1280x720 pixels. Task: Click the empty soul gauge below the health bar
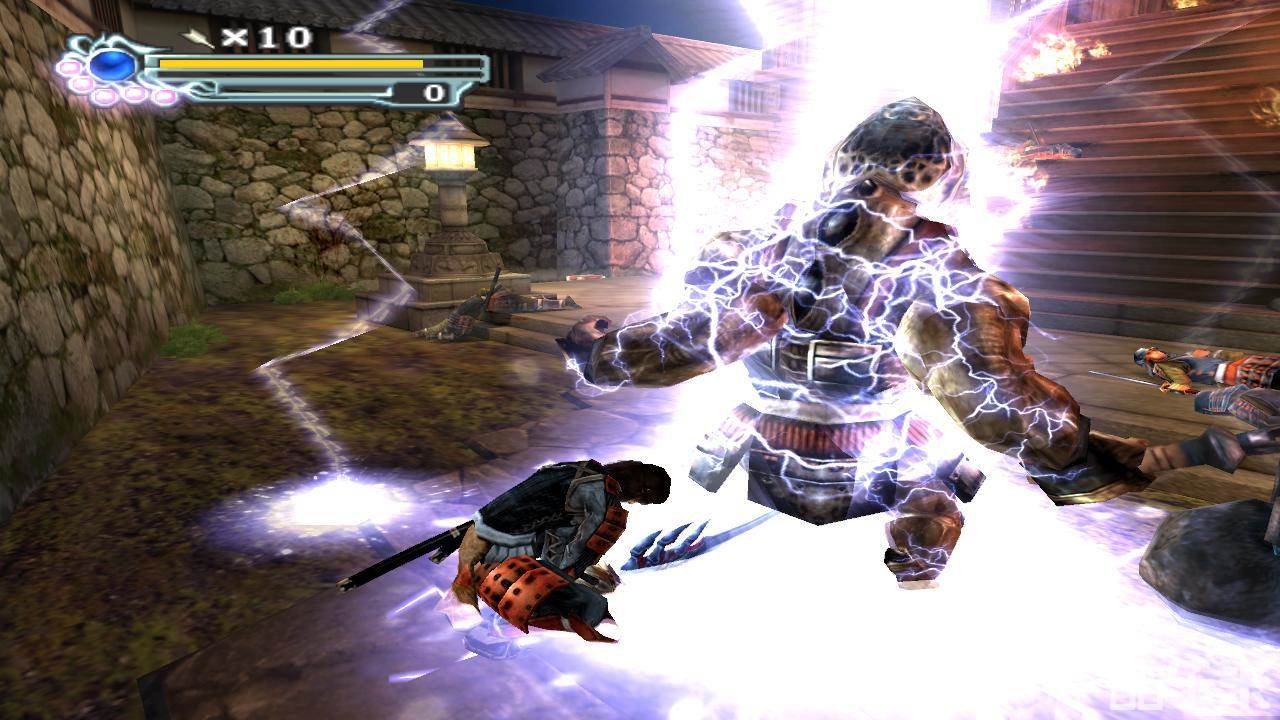(x=300, y=90)
